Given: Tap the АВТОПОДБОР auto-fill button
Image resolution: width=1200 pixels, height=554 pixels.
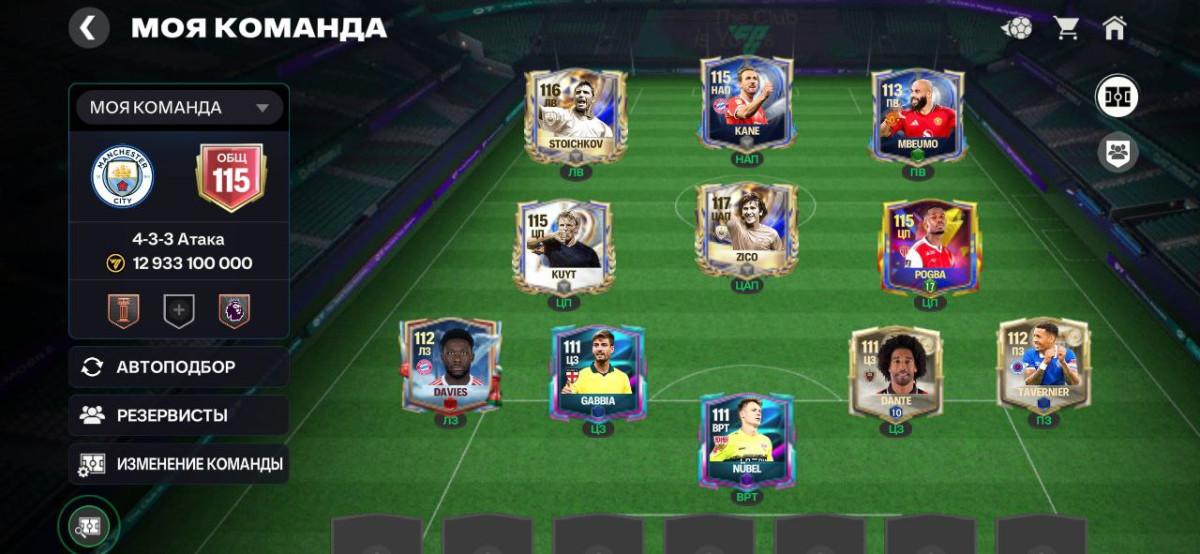Looking at the screenshot, I should coord(178,367).
